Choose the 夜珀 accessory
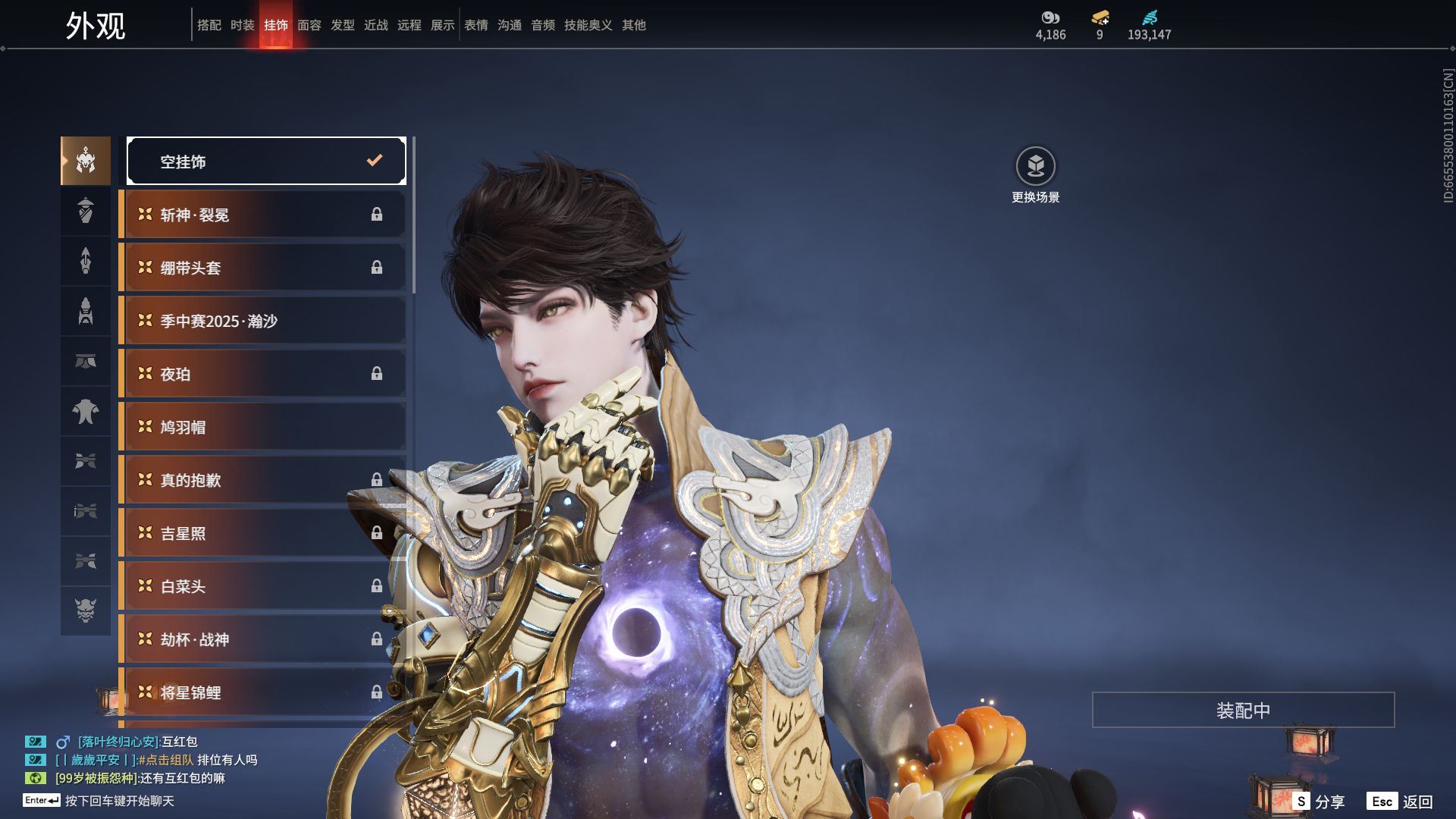This screenshot has height=819, width=1456. (x=263, y=374)
